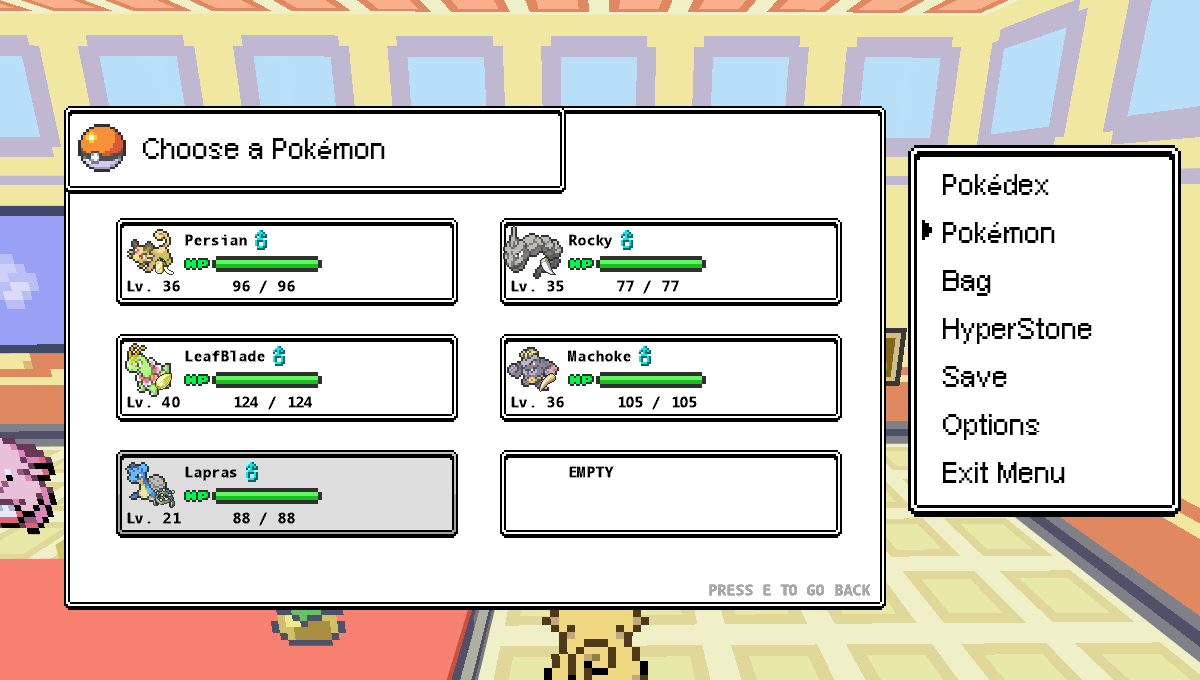Open the HyperStone menu option

tap(1016, 330)
